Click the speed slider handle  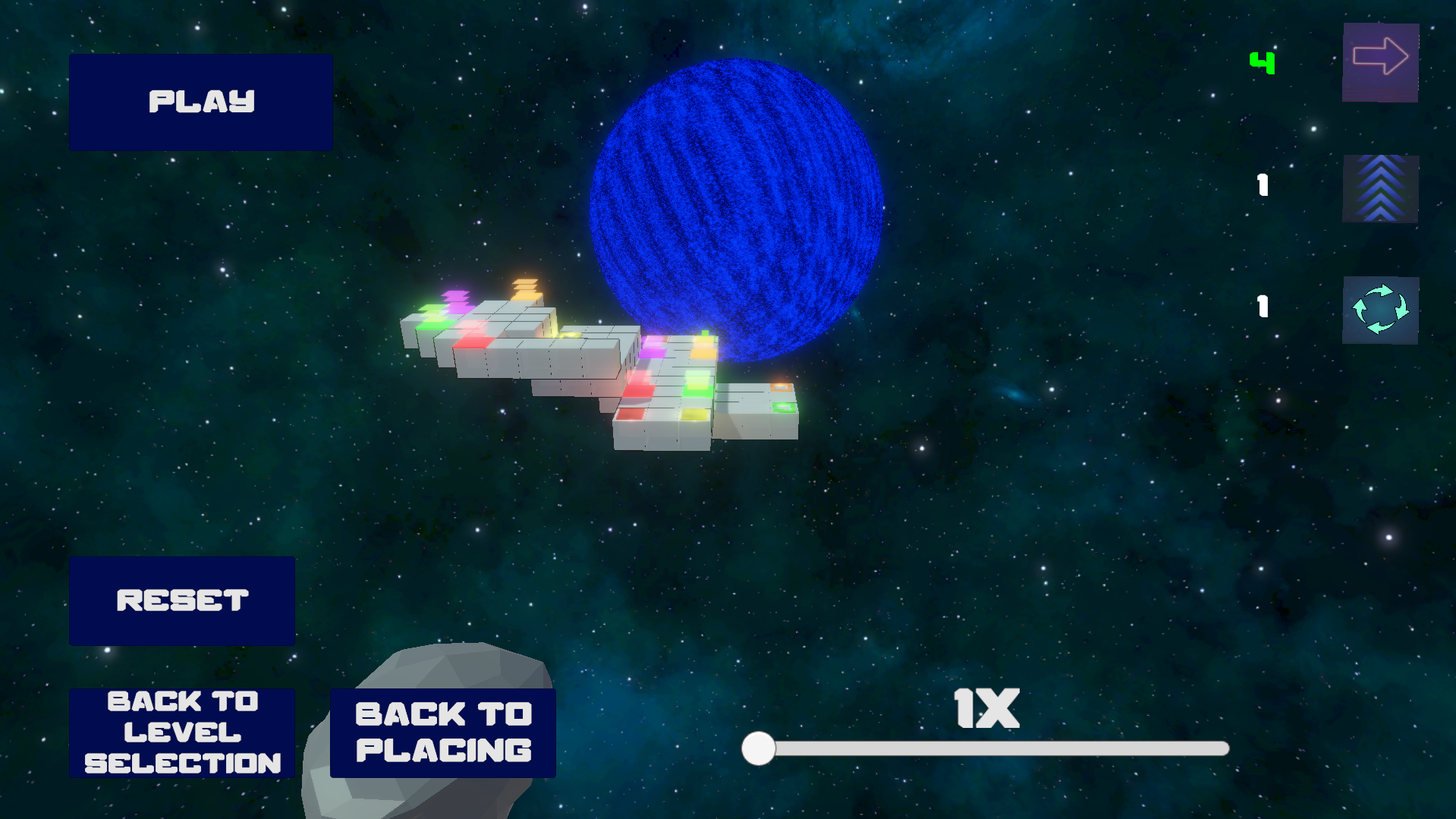tap(758, 749)
